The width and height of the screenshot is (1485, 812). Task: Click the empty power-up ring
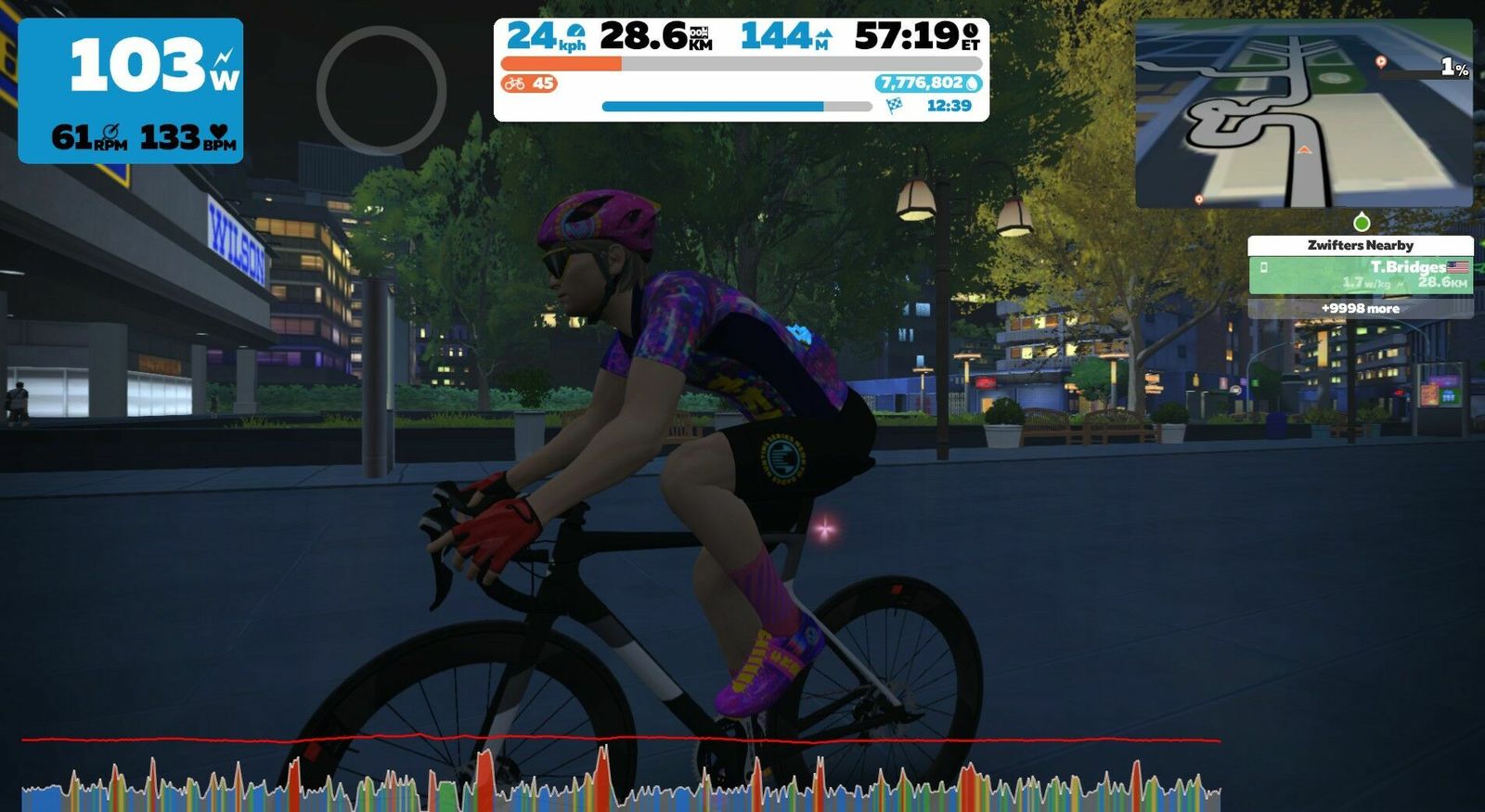tap(381, 90)
